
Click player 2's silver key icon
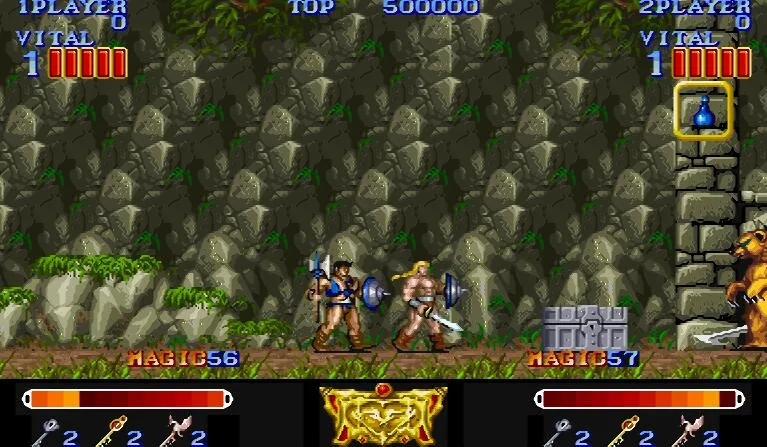point(558,432)
